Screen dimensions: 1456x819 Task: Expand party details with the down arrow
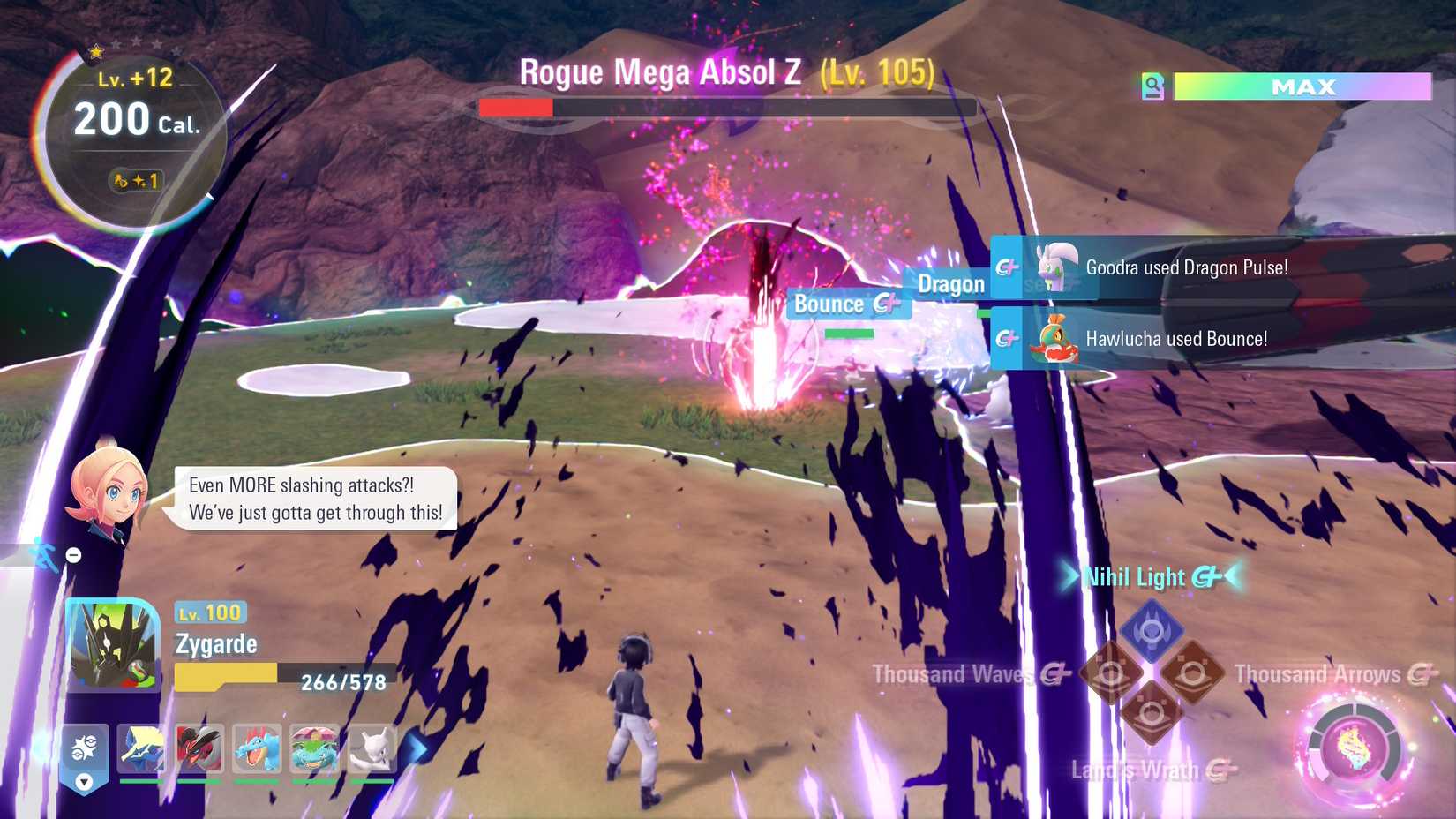click(x=84, y=782)
